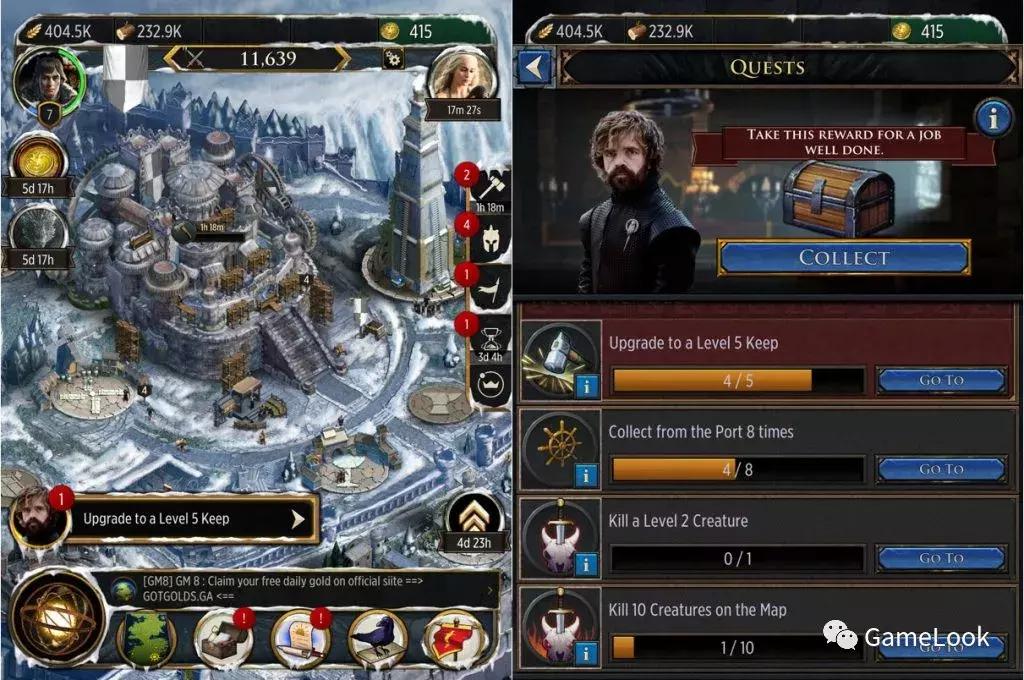
Task: Open the player profile portrait with level 7
Action: [45, 82]
